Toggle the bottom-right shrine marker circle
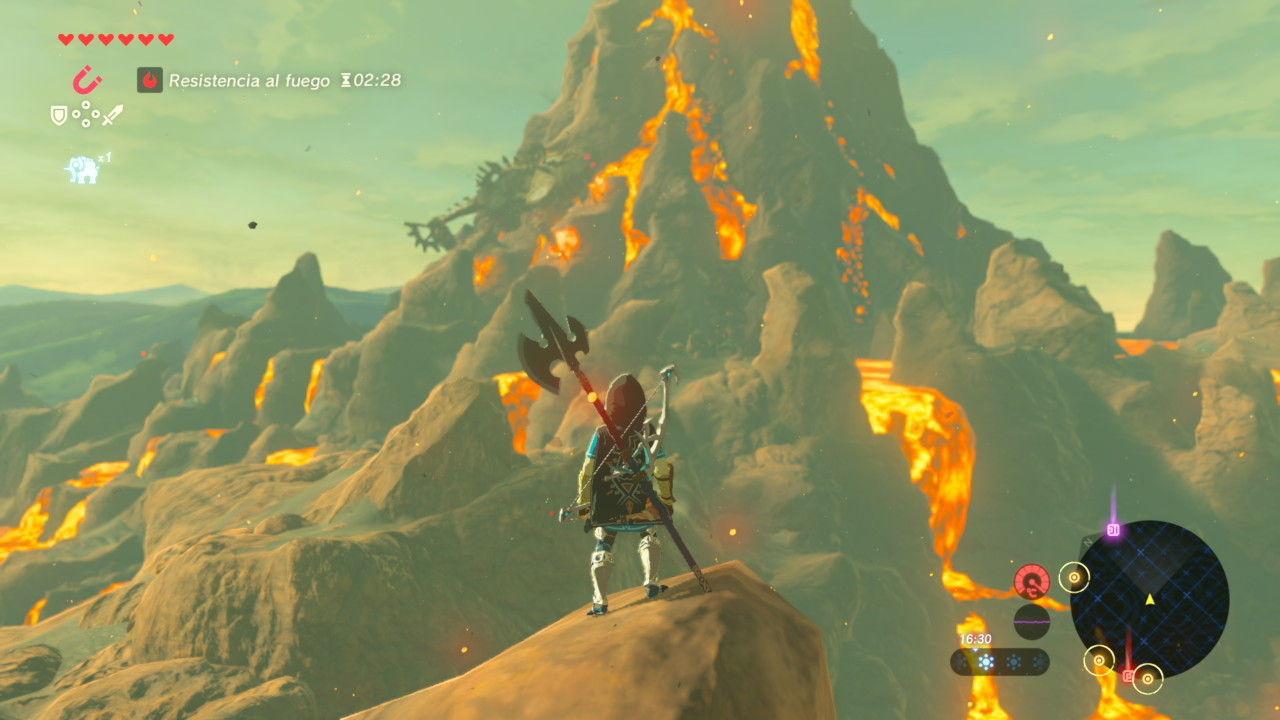The height and width of the screenshot is (720, 1280). click(x=1148, y=677)
